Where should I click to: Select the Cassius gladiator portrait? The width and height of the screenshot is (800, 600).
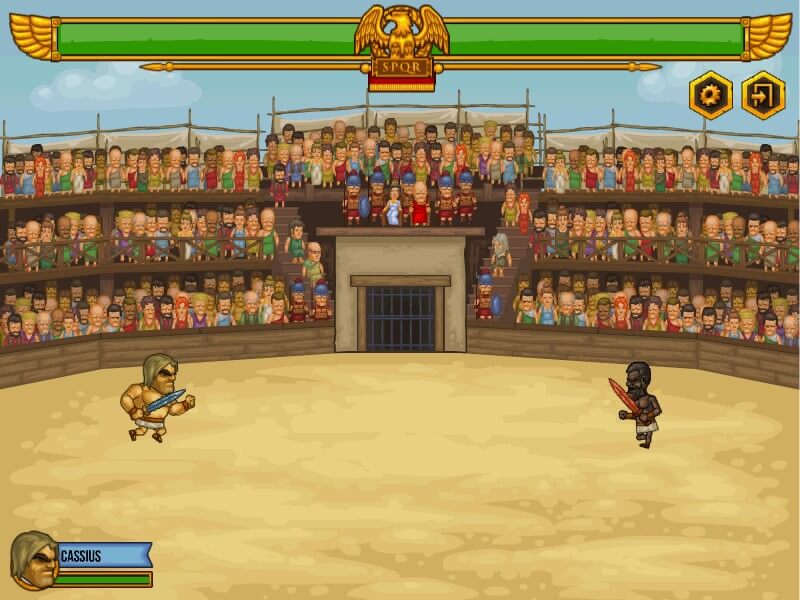[x=32, y=560]
